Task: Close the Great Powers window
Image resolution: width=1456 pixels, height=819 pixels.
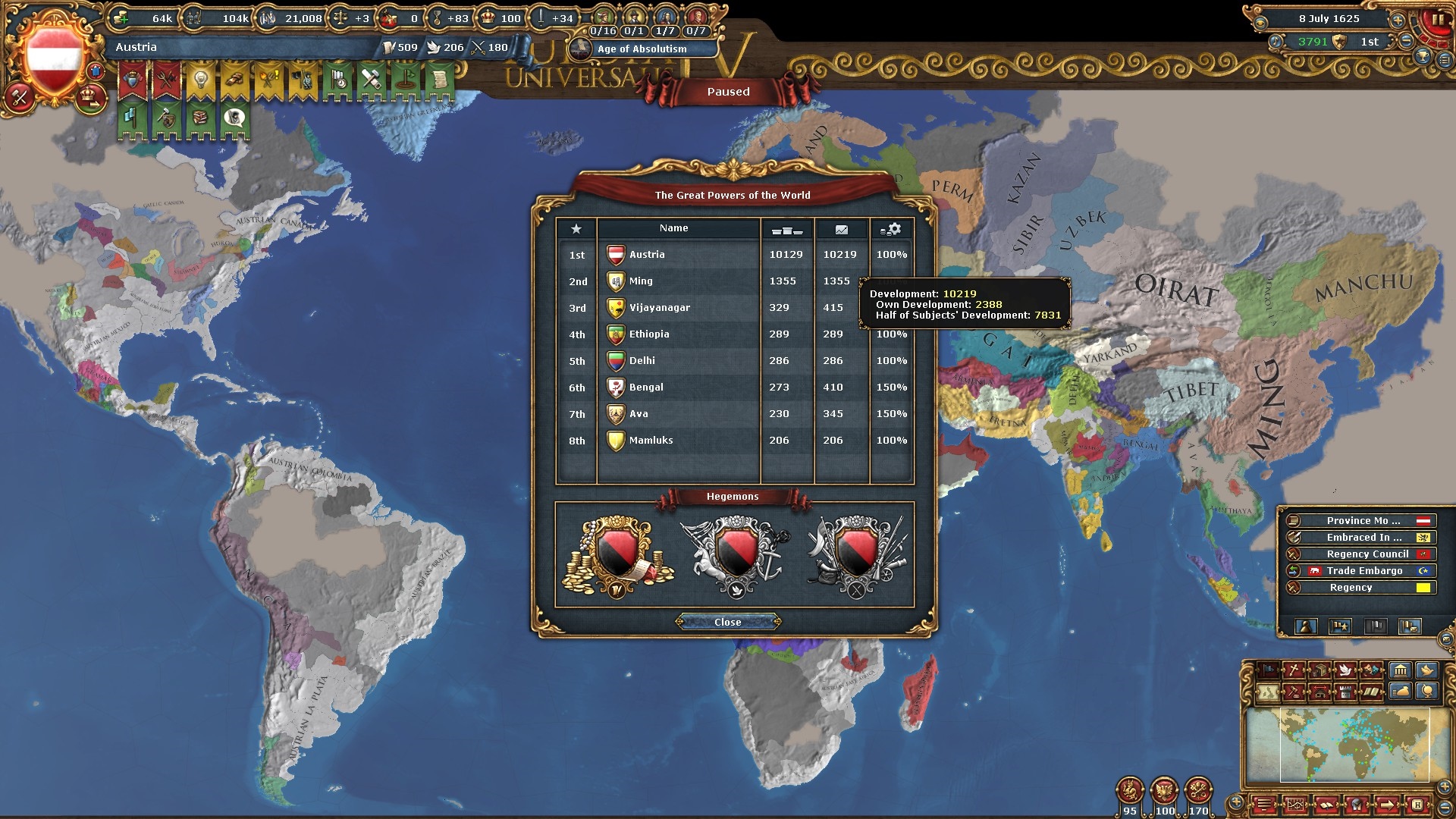Action: point(727,622)
